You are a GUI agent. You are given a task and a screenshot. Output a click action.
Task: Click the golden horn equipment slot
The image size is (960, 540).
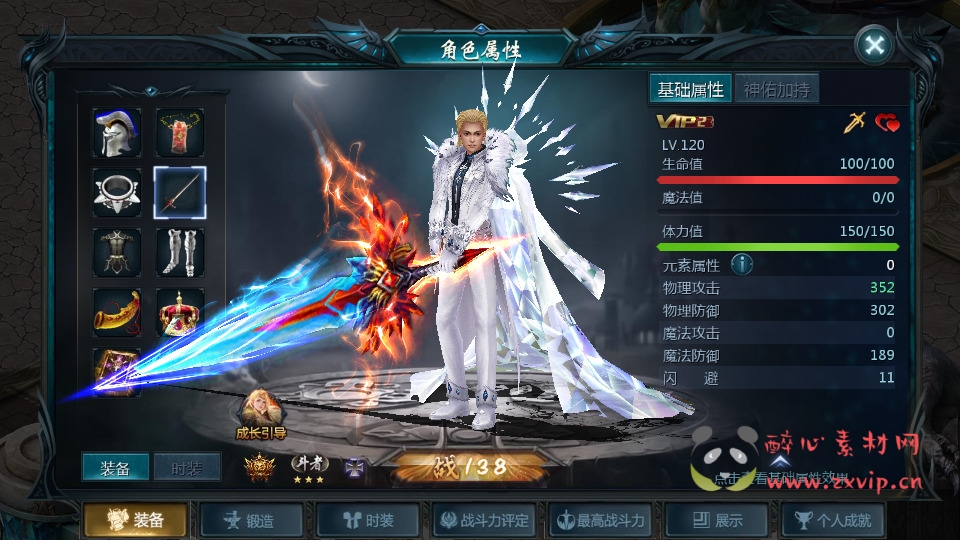pos(117,312)
